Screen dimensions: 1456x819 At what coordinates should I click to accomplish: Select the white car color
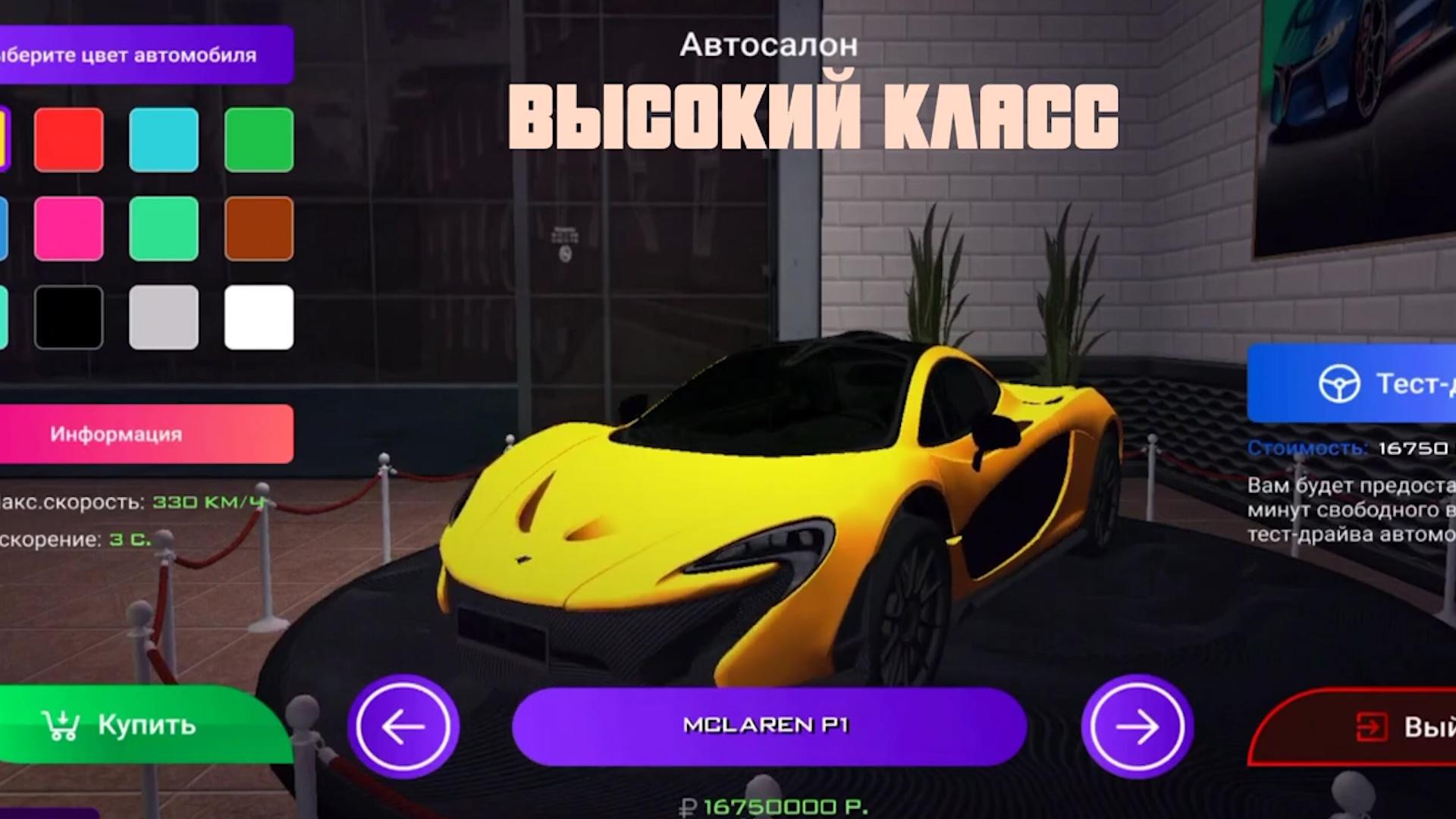tap(259, 317)
